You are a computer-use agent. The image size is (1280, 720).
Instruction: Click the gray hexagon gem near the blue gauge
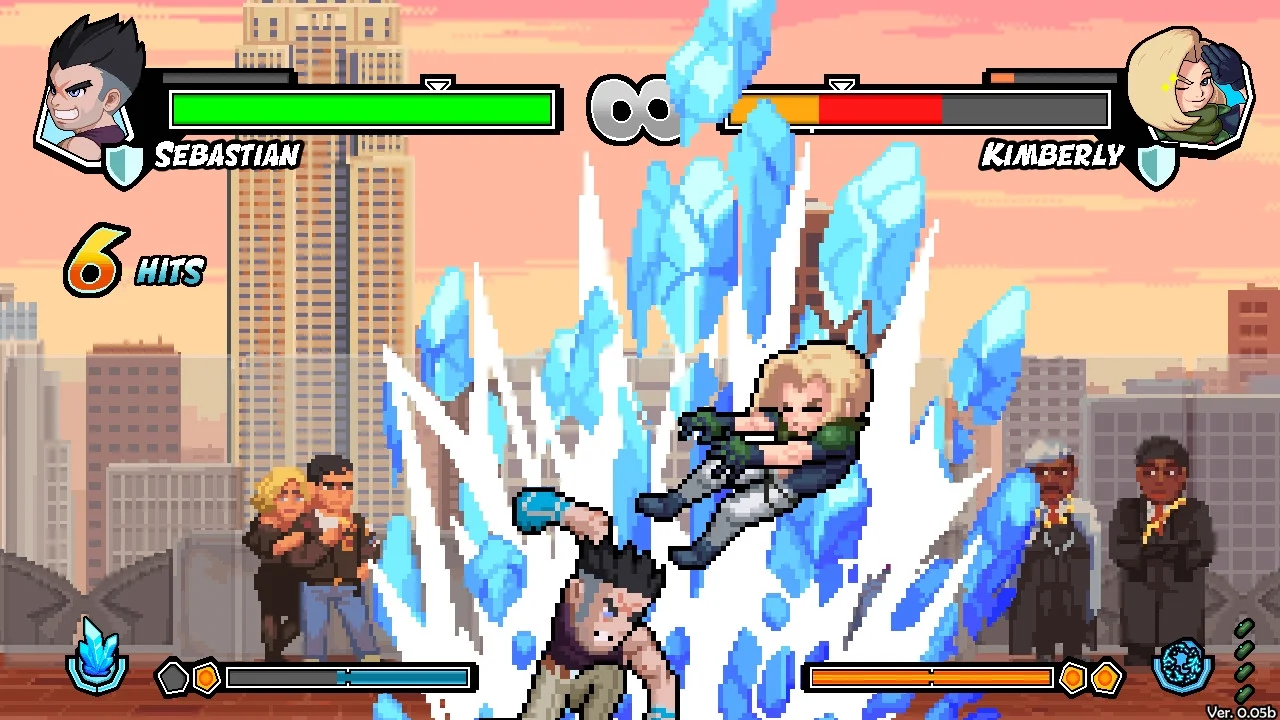pyautogui.click(x=171, y=677)
